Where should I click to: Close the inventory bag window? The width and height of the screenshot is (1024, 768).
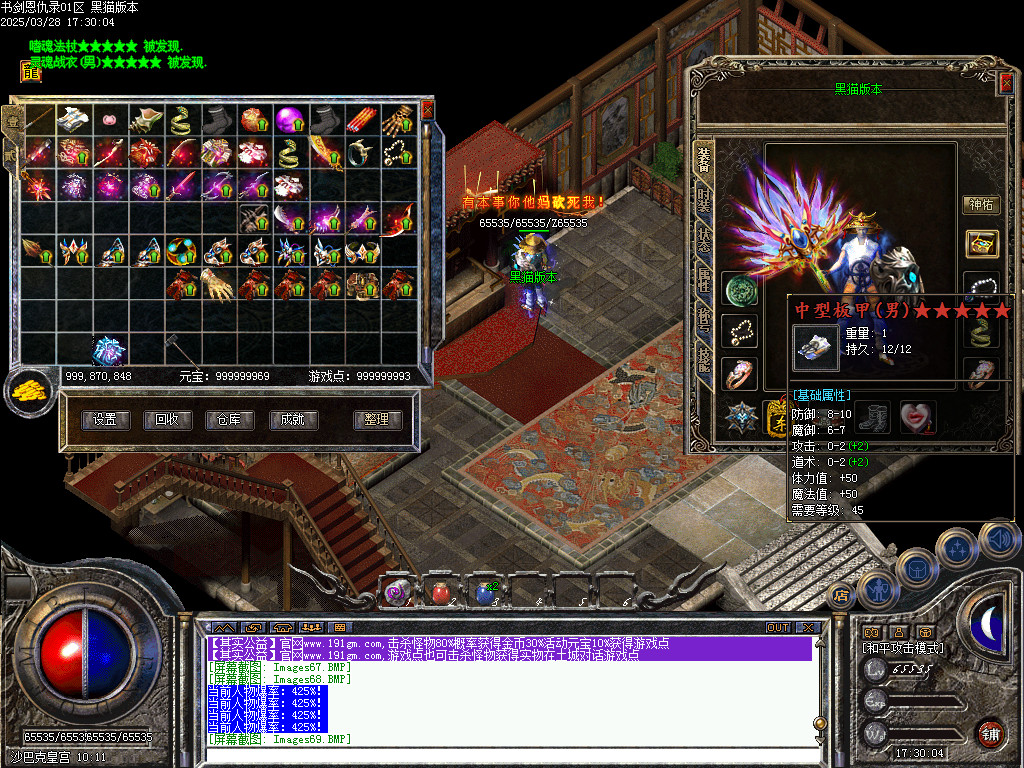click(428, 109)
